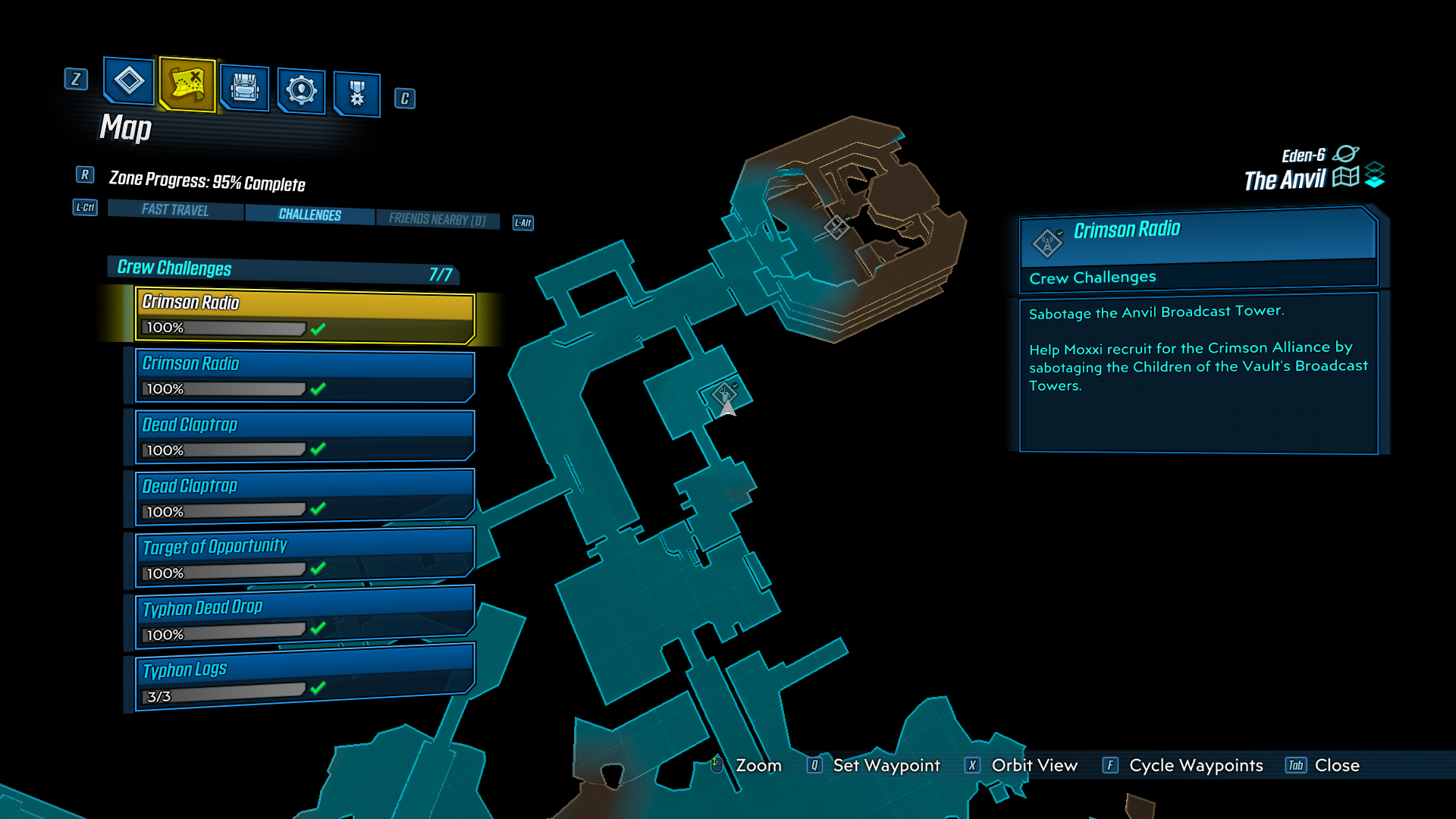The height and width of the screenshot is (819, 1456).
Task: Click the Typhon Logs 3/3 progress bar
Action: pyautogui.click(x=224, y=695)
